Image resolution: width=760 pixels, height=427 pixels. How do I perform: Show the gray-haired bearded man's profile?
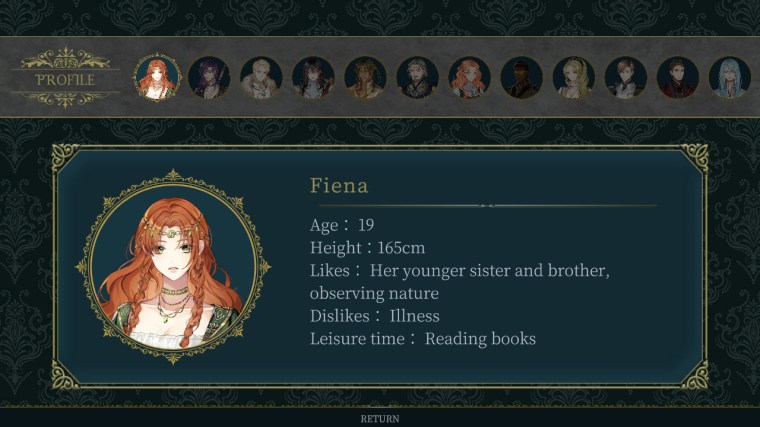coord(417,77)
